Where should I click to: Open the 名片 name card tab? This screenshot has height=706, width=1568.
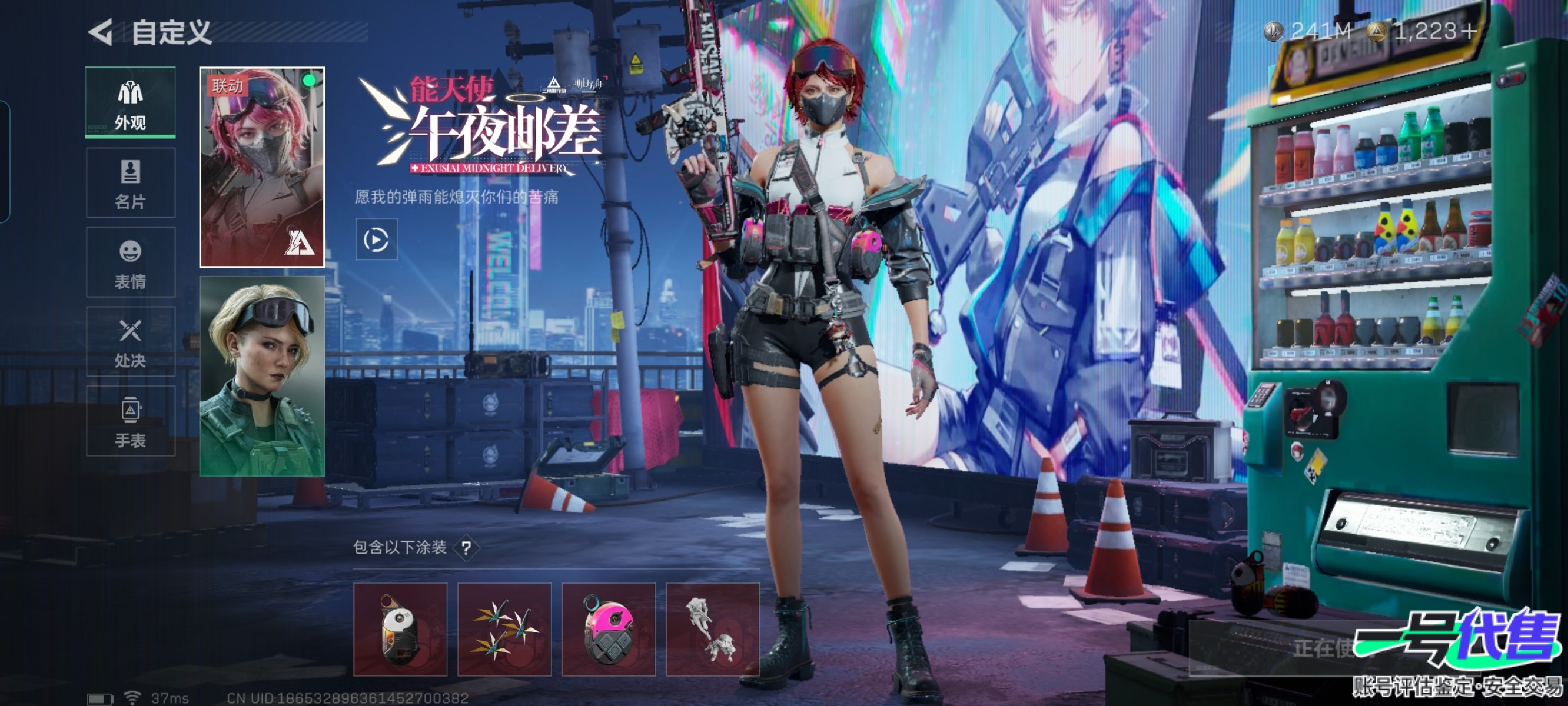(130, 182)
